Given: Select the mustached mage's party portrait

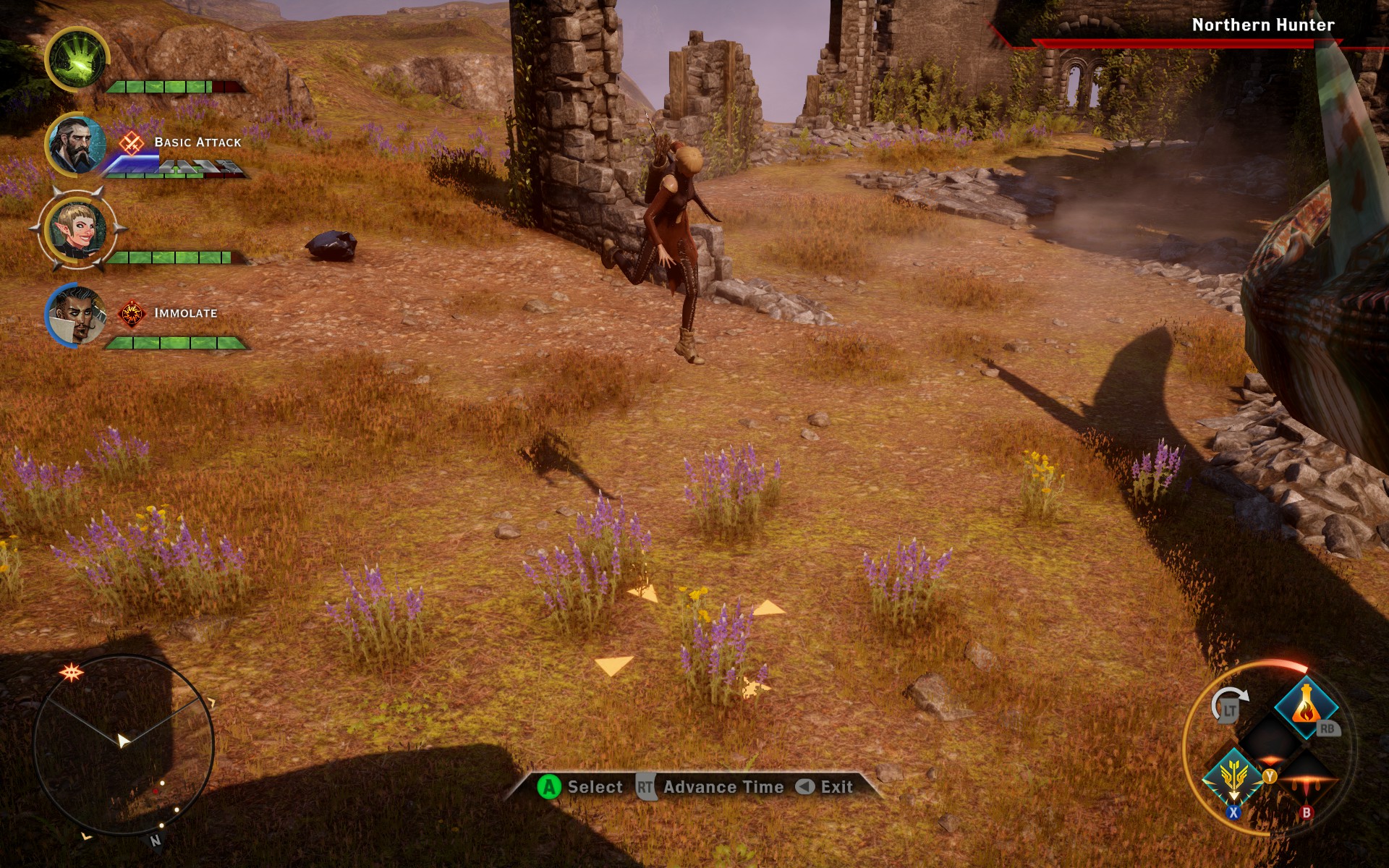Looking at the screenshot, I should pyautogui.click(x=75, y=315).
